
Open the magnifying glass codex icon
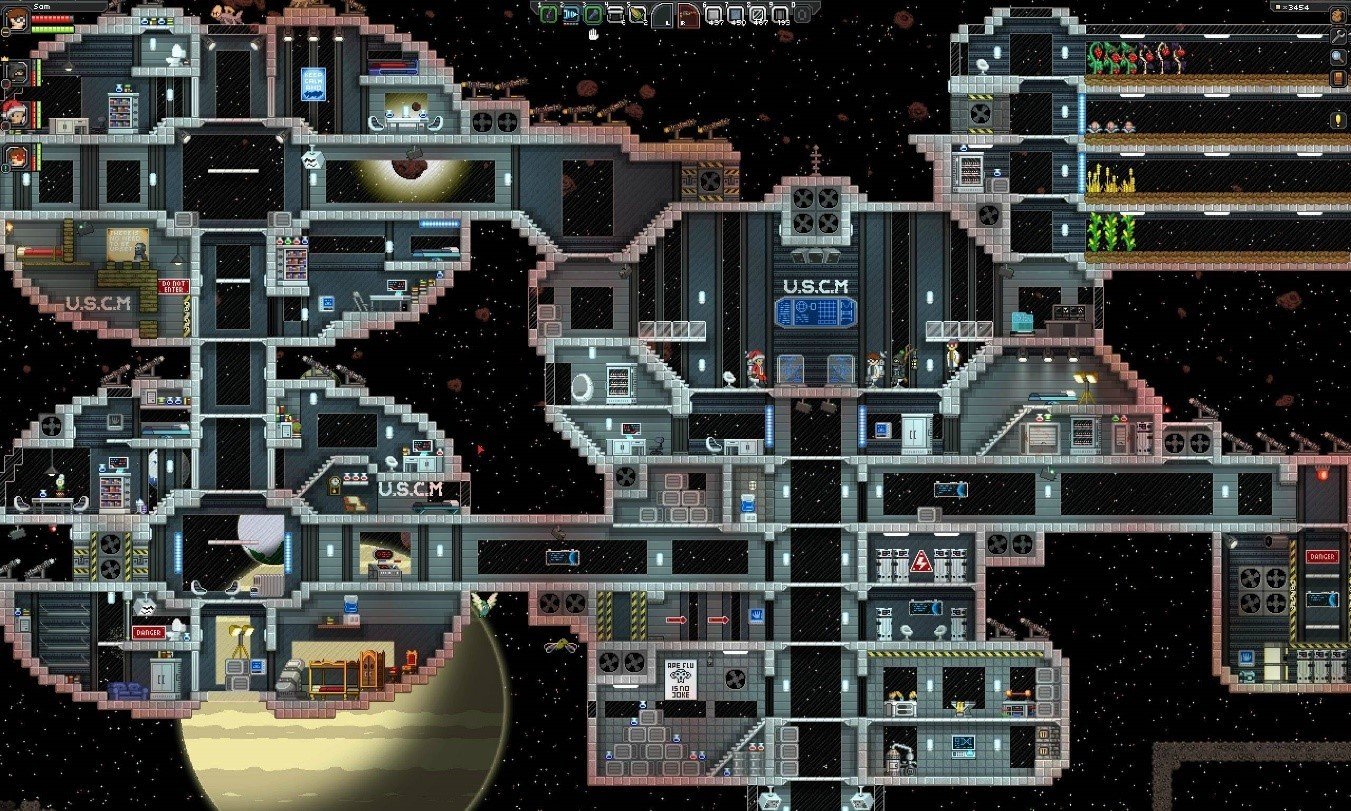coord(1338,57)
